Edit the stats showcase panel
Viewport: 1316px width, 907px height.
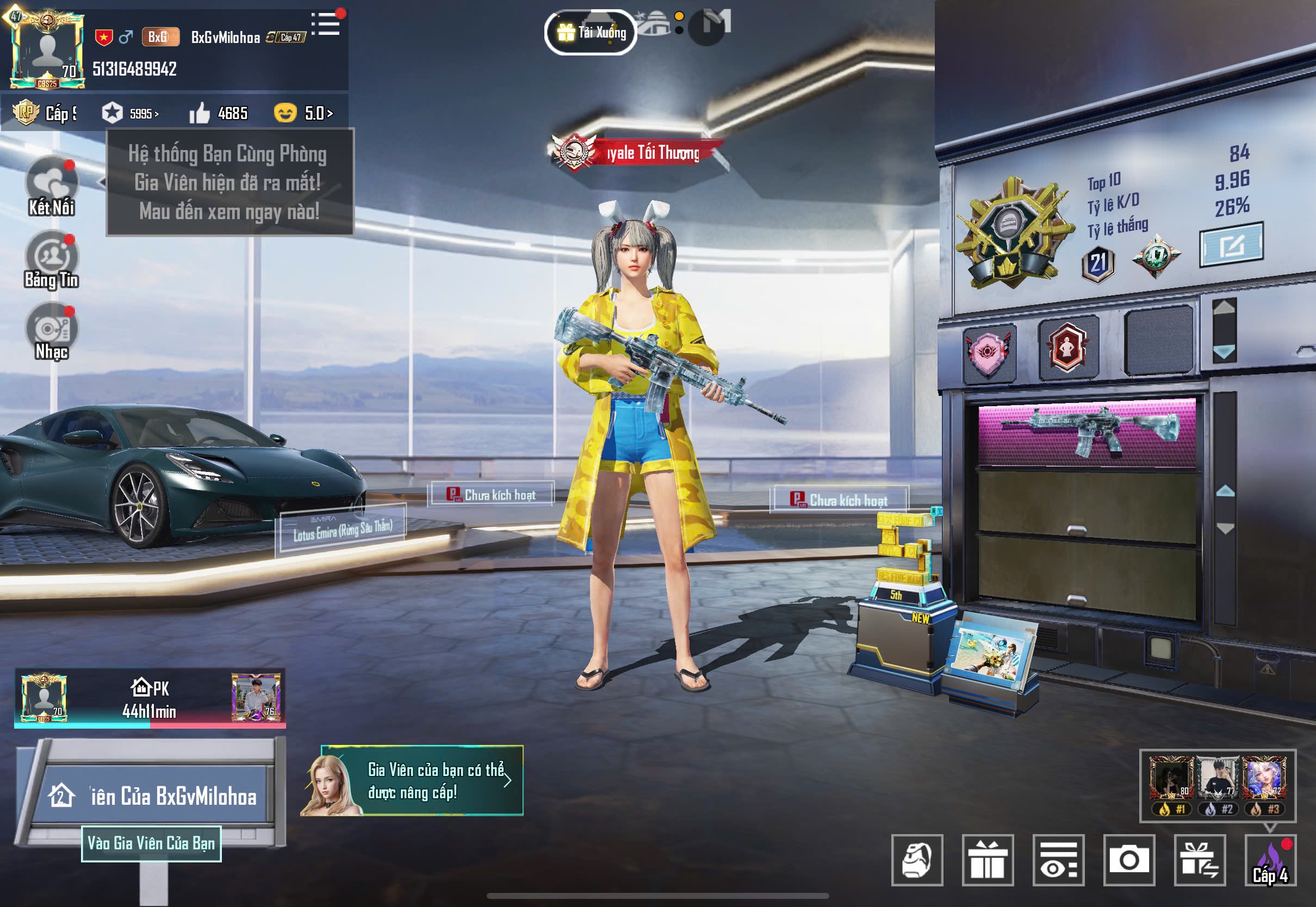tap(1231, 245)
